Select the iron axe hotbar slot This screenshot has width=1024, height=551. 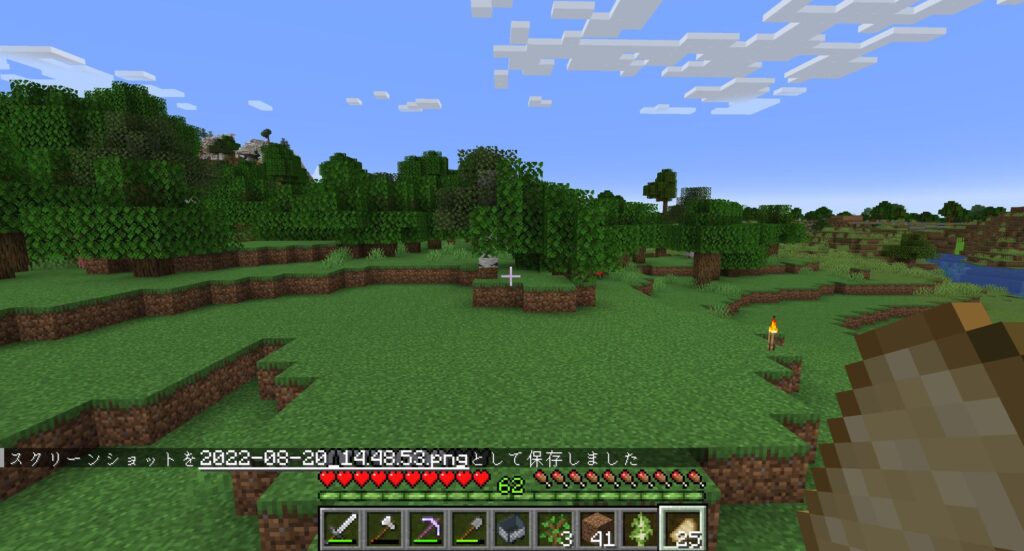pos(383,526)
